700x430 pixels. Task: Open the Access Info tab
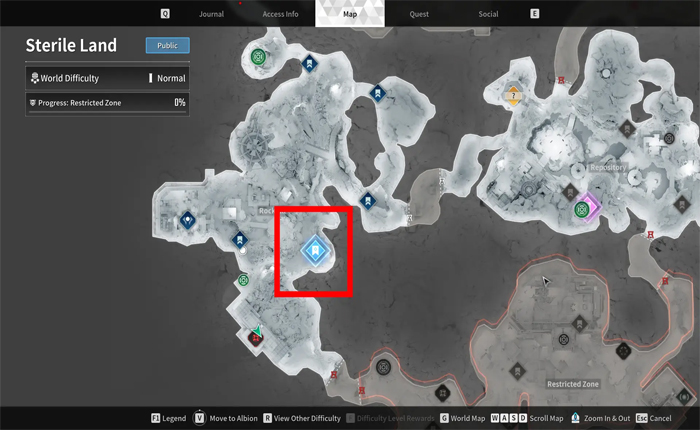click(x=278, y=14)
